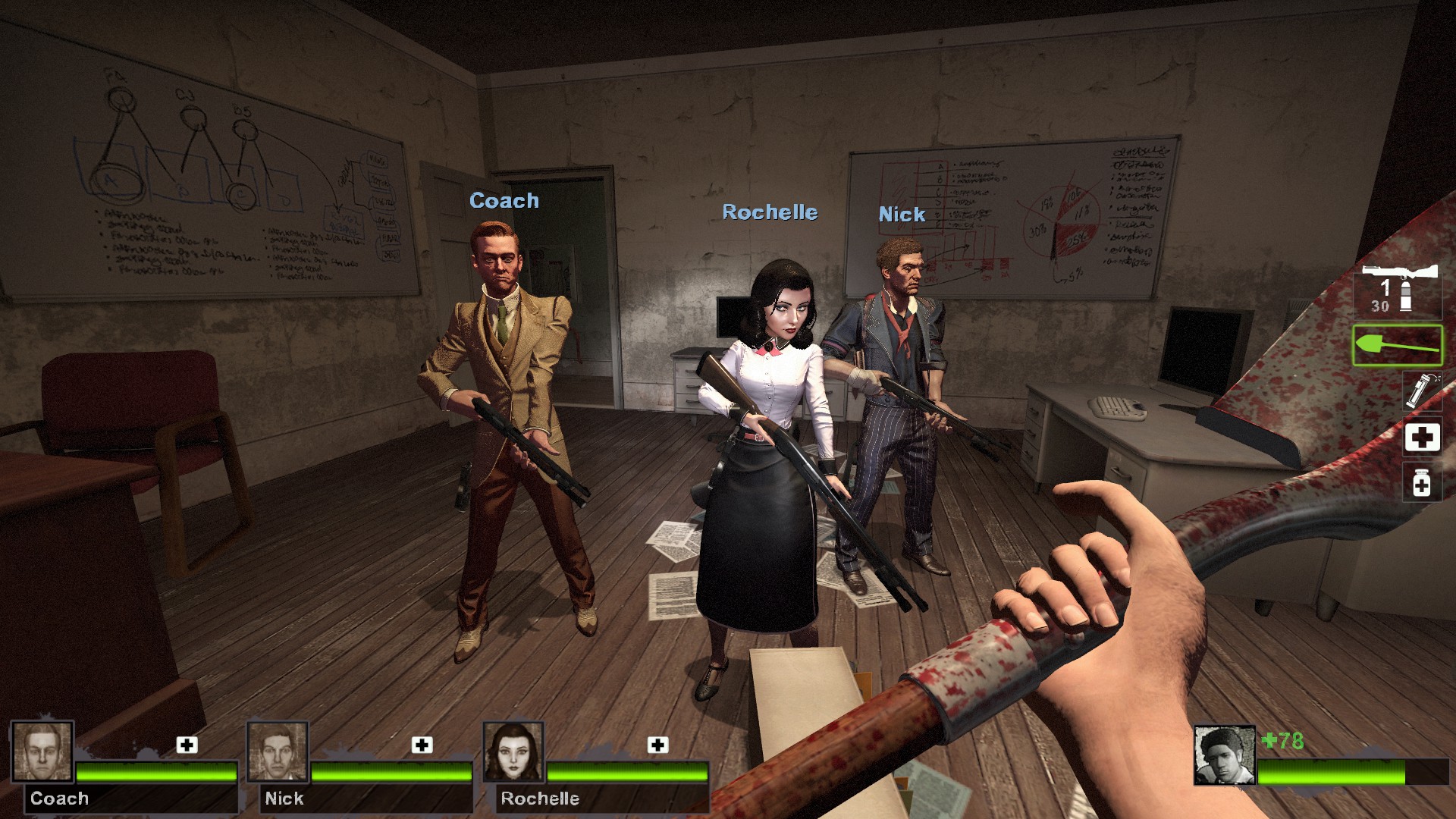Select the grenade launcher weapon slot
Image resolution: width=1456 pixels, height=819 pixels.
[x=1398, y=290]
